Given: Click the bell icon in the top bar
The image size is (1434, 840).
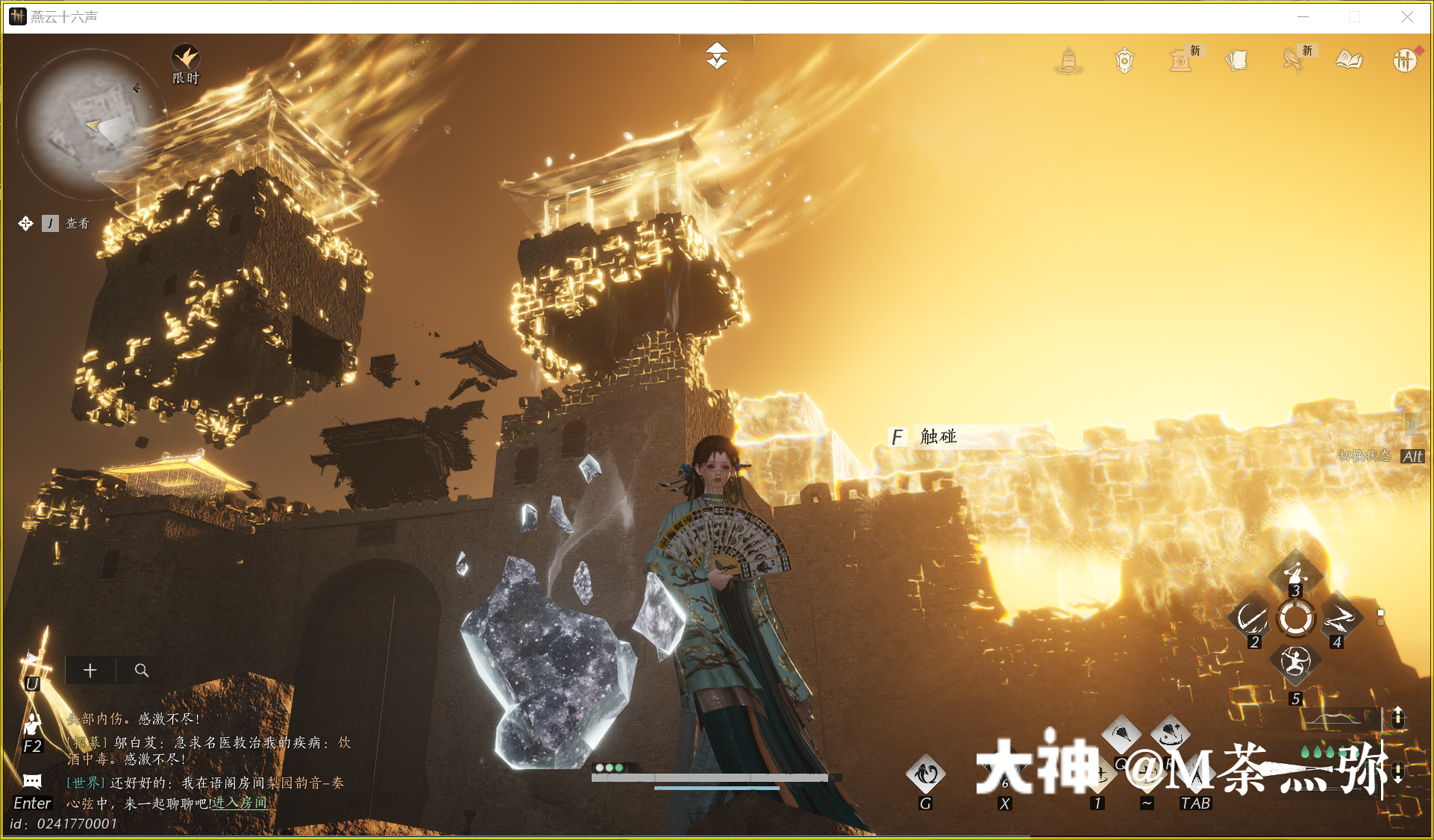Looking at the screenshot, I should pyautogui.click(x=1068, y=60).
